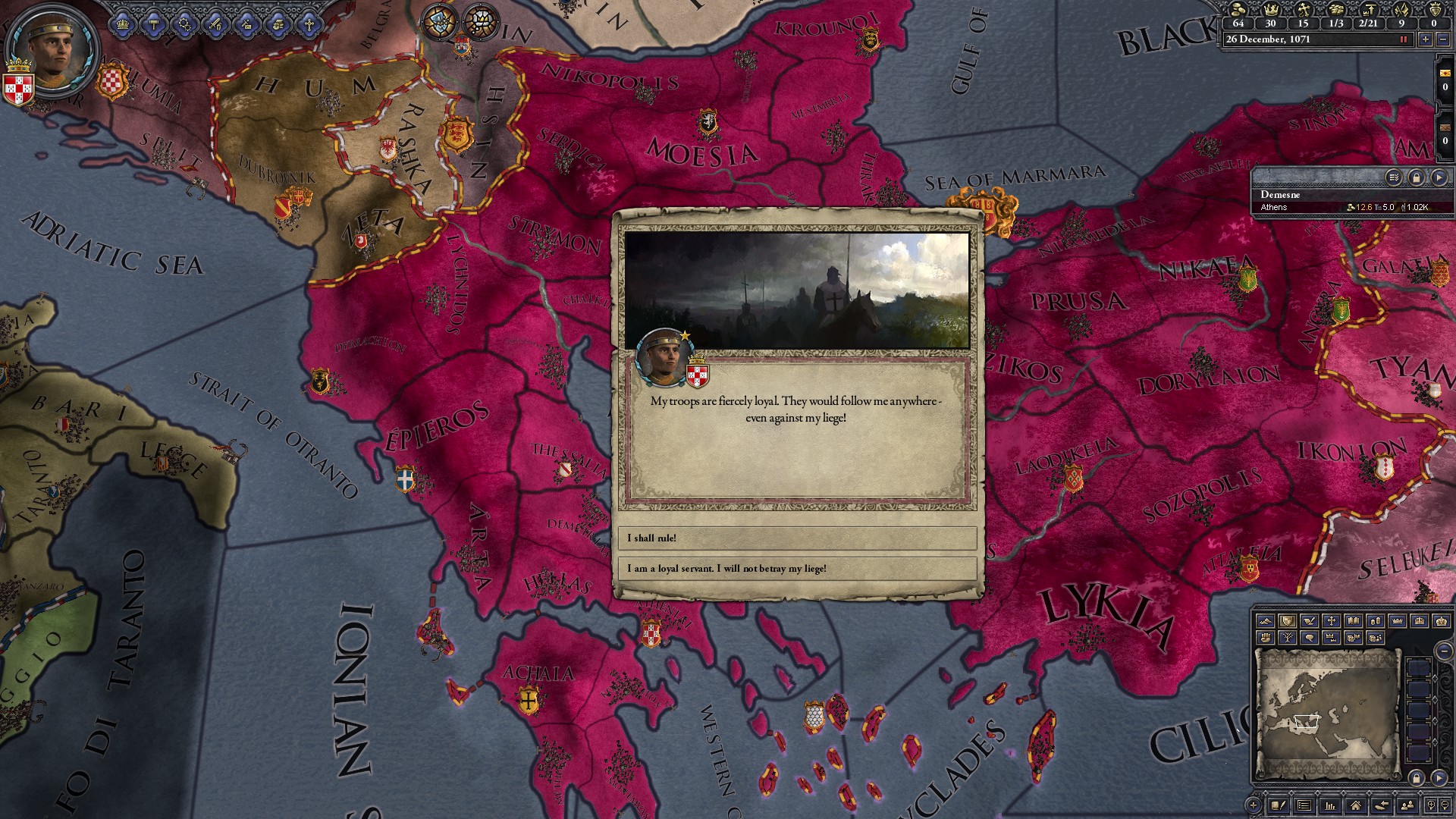Viewport: 1456px width, 819px height.
Task: Open the fist-and-scroll factions menu
Action: [278, 24]
